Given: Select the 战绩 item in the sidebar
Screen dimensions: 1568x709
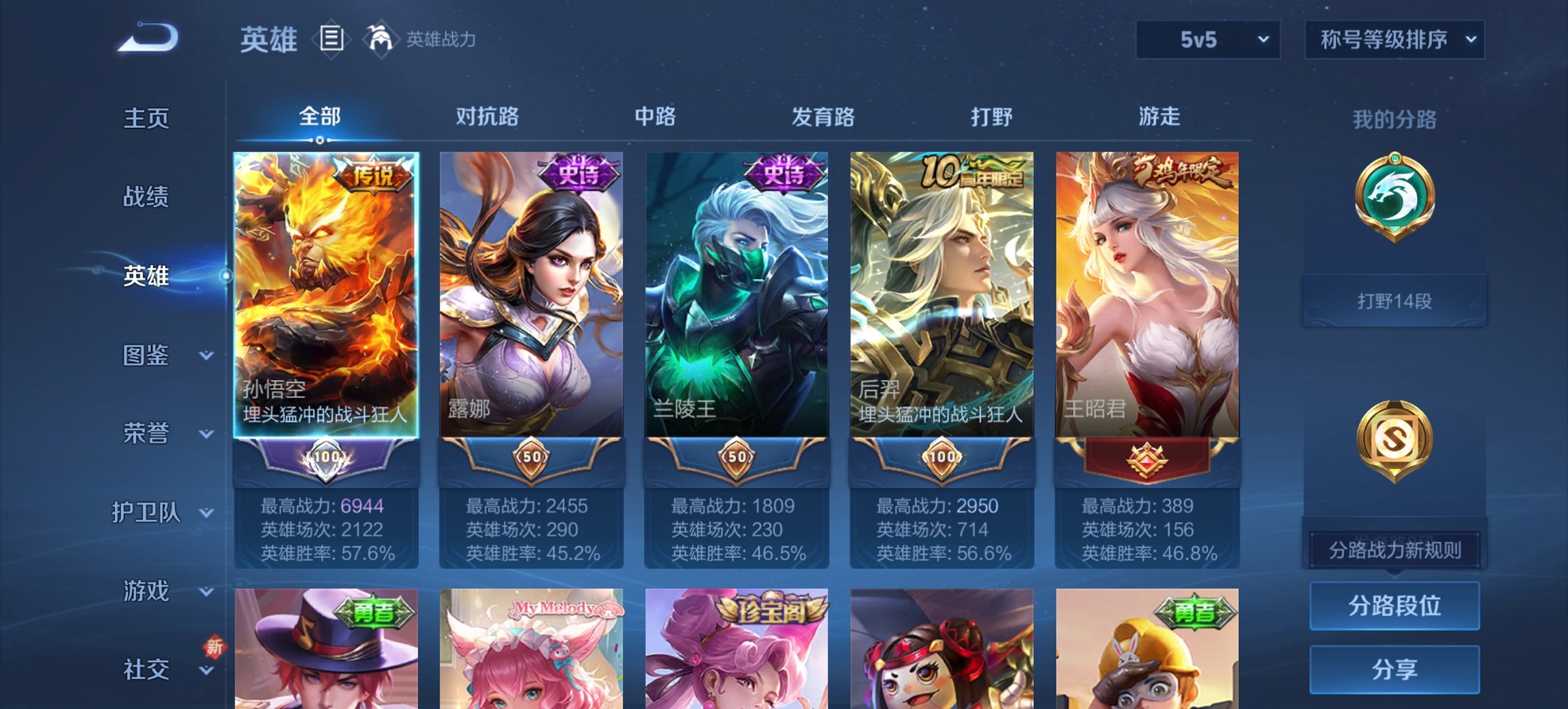Looking at the screenshot, I should [148, 198].
